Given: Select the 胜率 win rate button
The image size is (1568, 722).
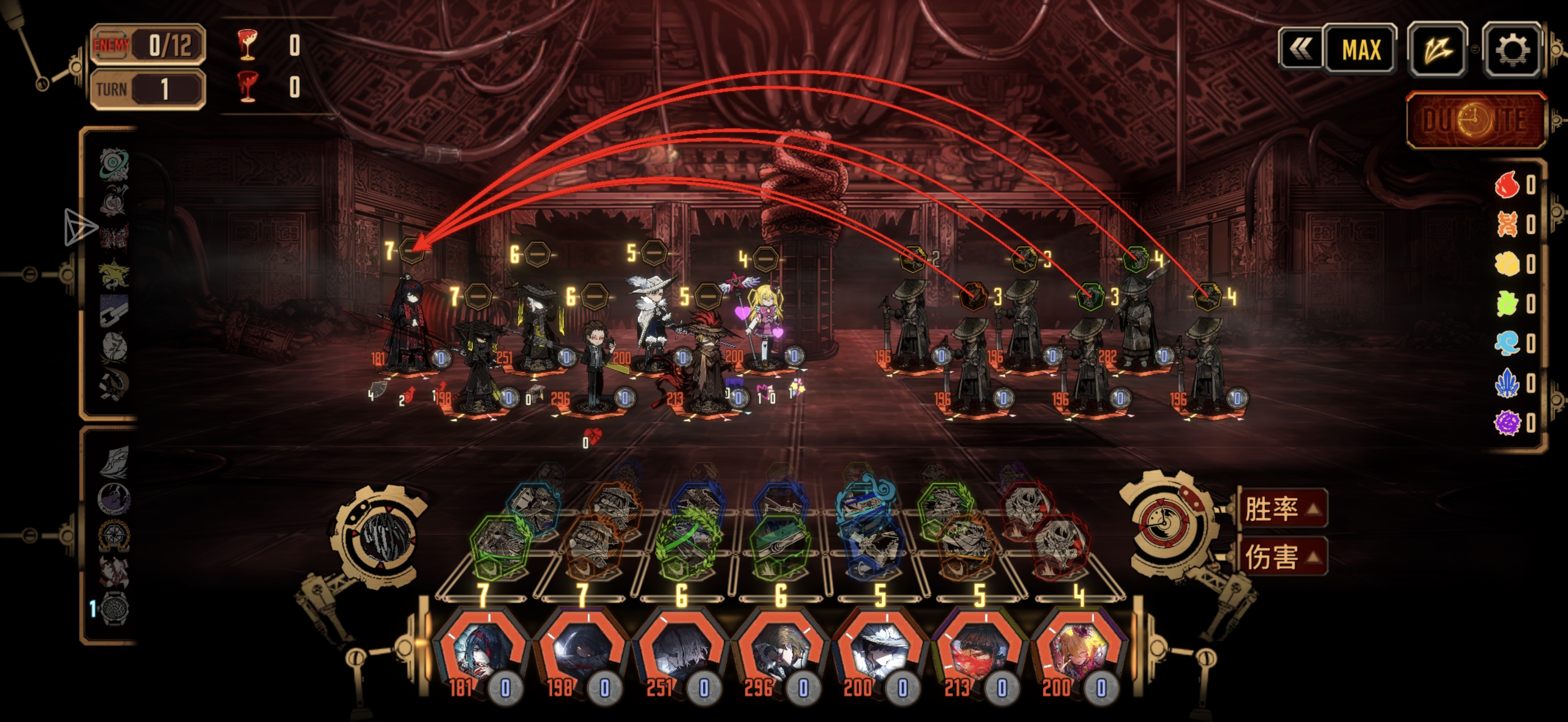Looking at the screenshot, I should click(1282, 508).
